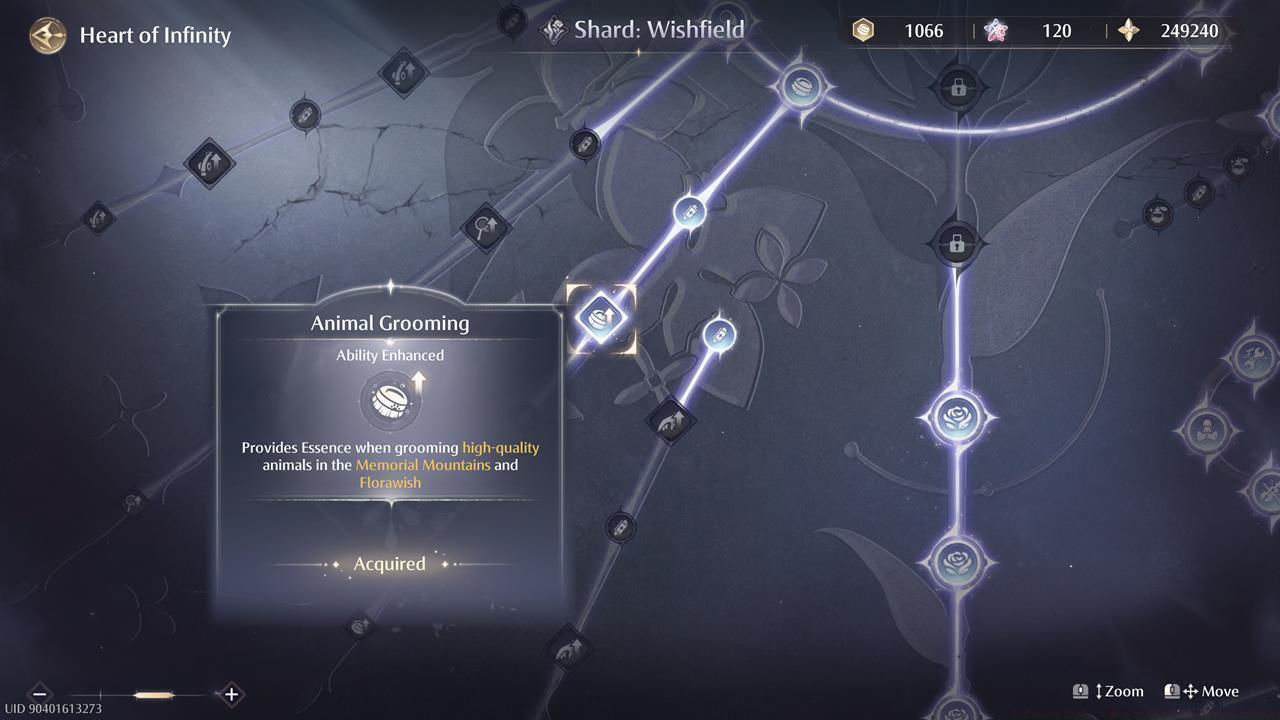The width and height of the screenshot is (1280, 720).
Task: Select the battery node above Animal Grooming
Action: click(689, 211)
